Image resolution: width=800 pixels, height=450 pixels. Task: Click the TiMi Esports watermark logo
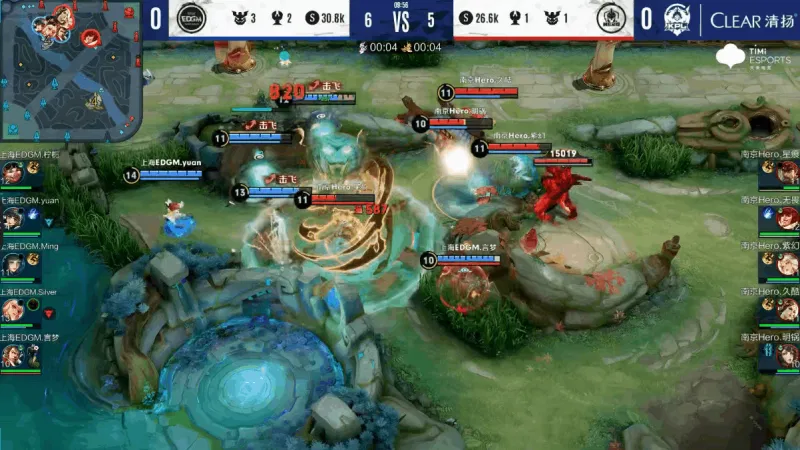(x=768, y=57)
